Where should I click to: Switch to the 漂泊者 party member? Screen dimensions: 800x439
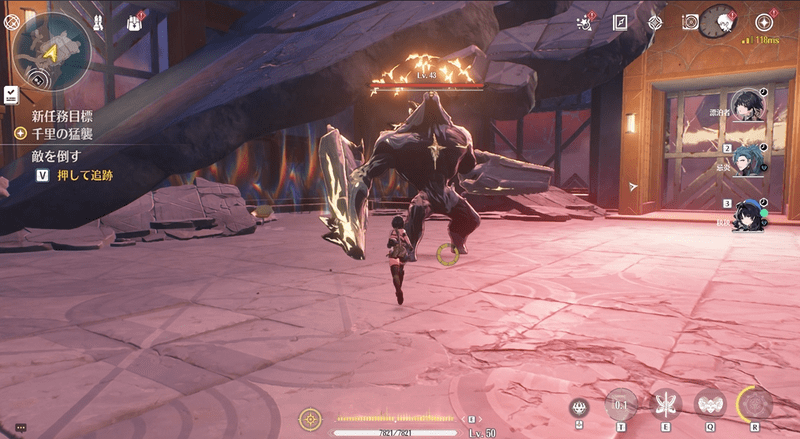746,104
